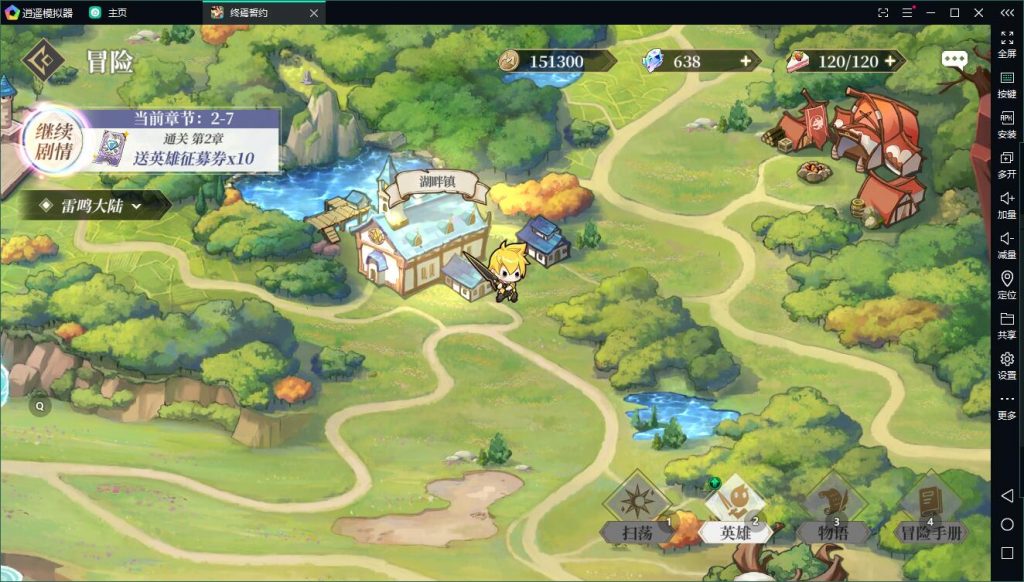Toggle emulator fullscreen with 全屏
The image size is (1024, 582).
1007,43
